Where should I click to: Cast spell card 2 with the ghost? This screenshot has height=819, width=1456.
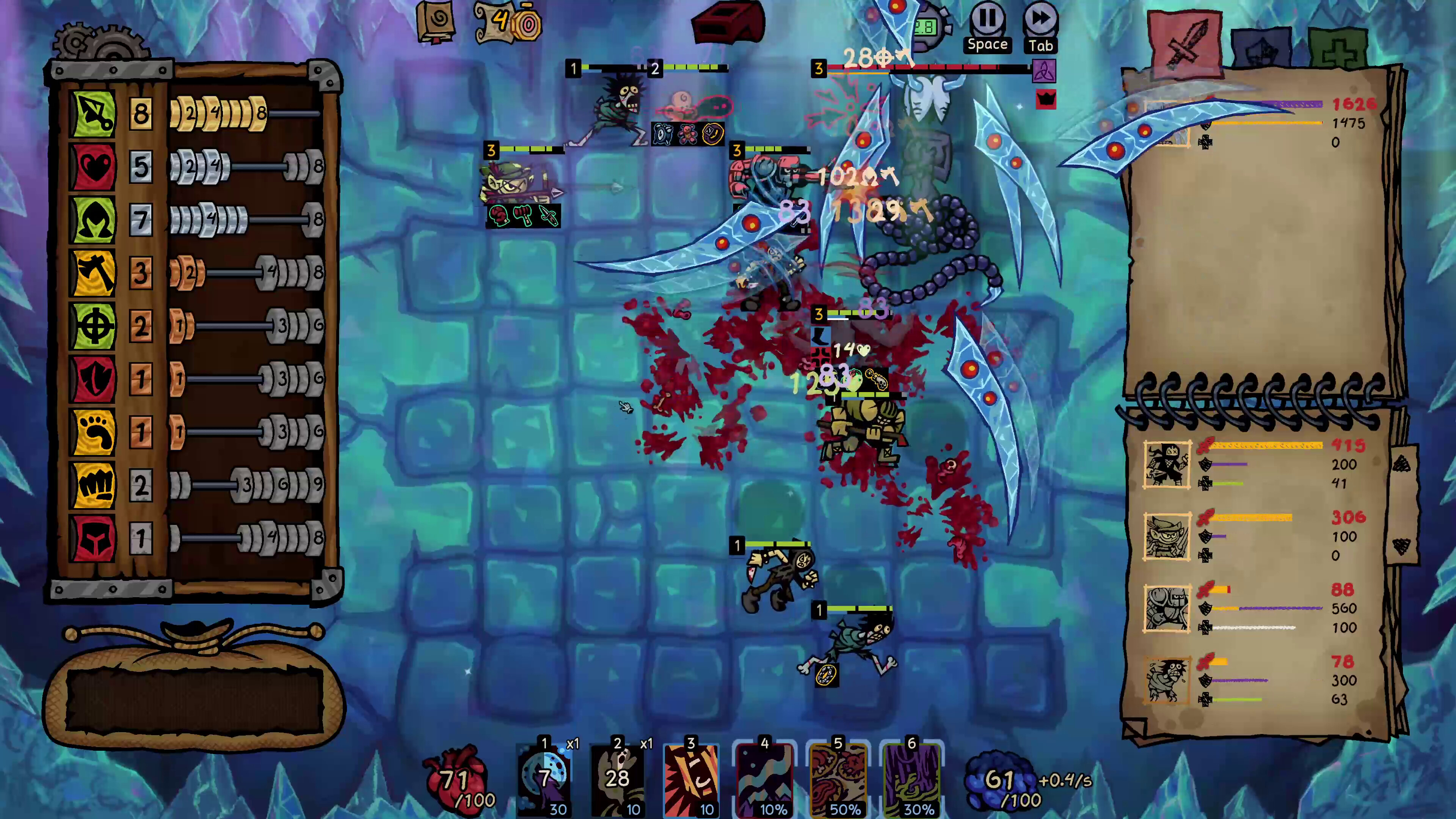tap(617, 778)
